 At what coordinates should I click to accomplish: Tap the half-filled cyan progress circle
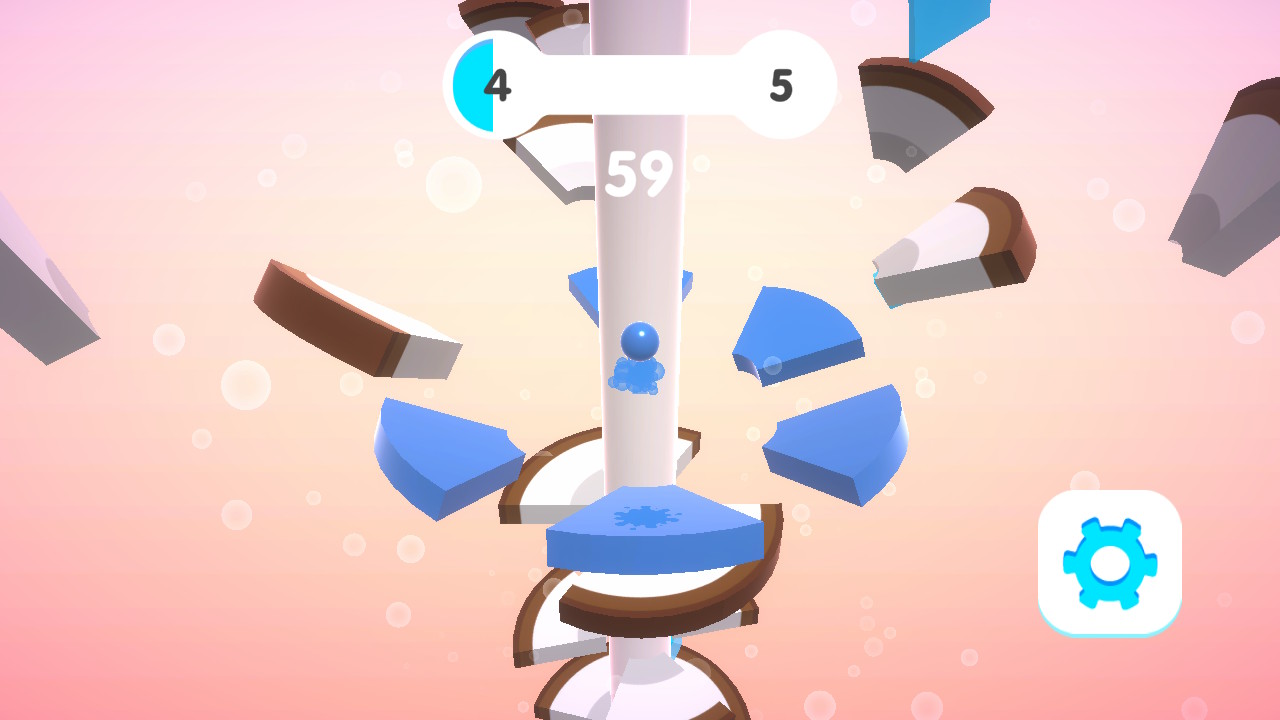coord(478,85)
